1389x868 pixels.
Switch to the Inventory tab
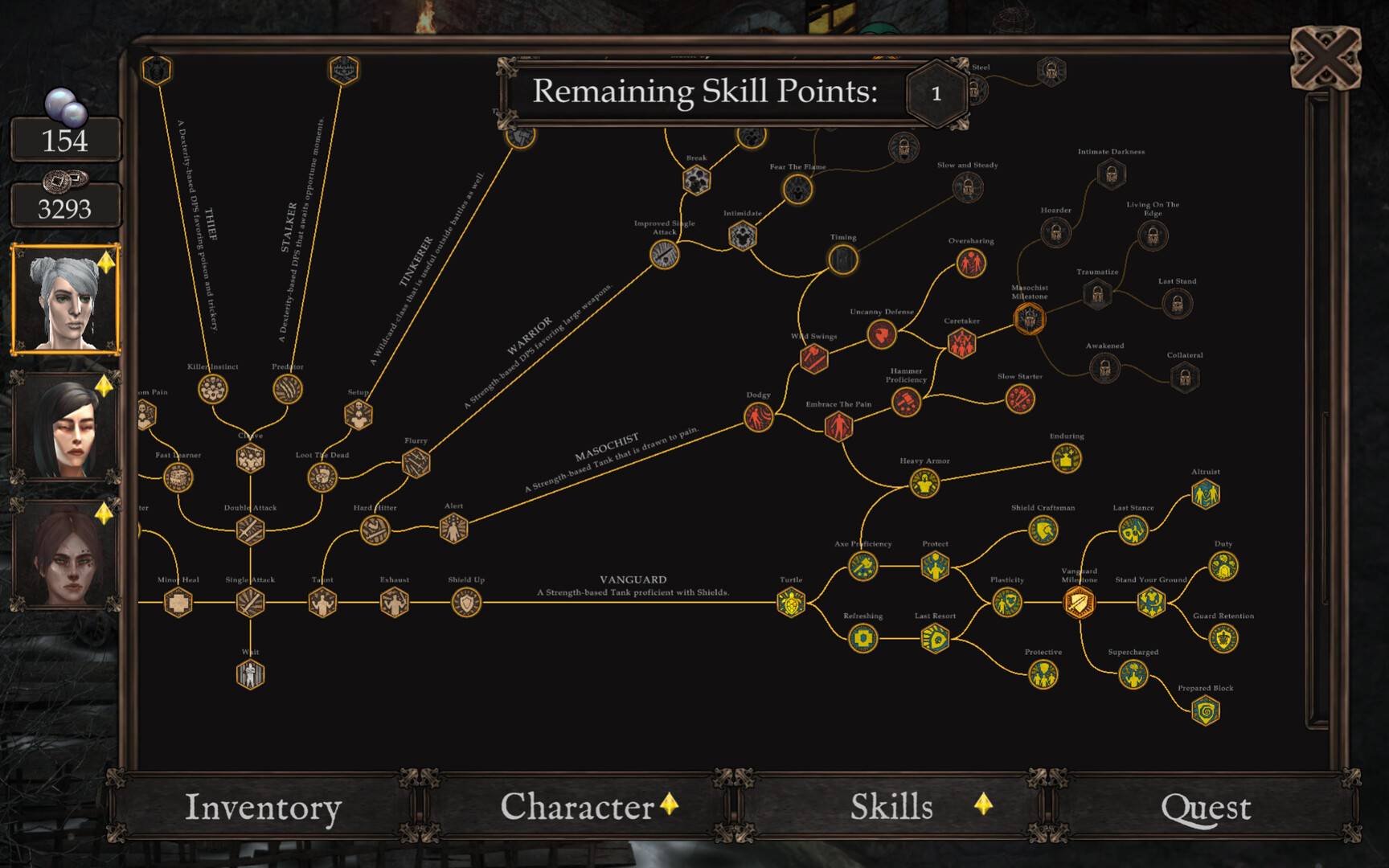point(263,807)
